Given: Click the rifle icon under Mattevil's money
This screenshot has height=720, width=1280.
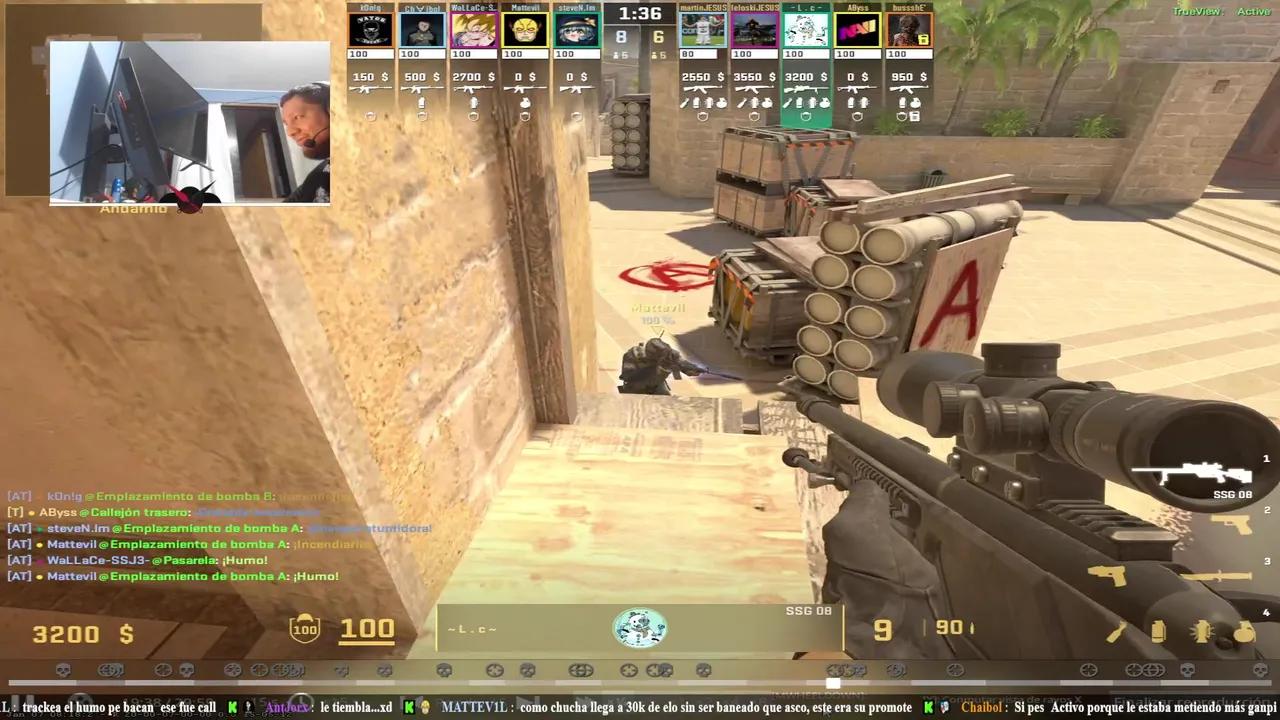Looking at the screenshot, I should tap(525, 89).
